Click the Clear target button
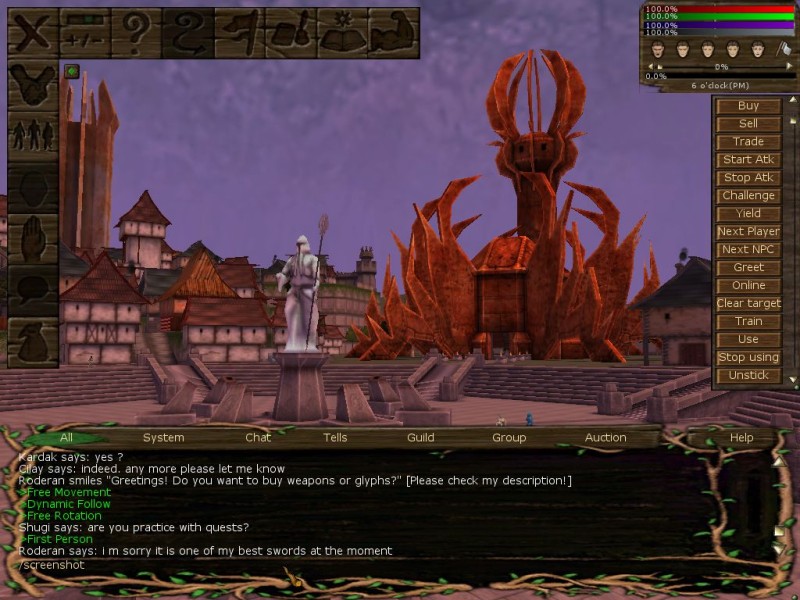The height and width of the screenshot is (600, 800). click(748, 304)
